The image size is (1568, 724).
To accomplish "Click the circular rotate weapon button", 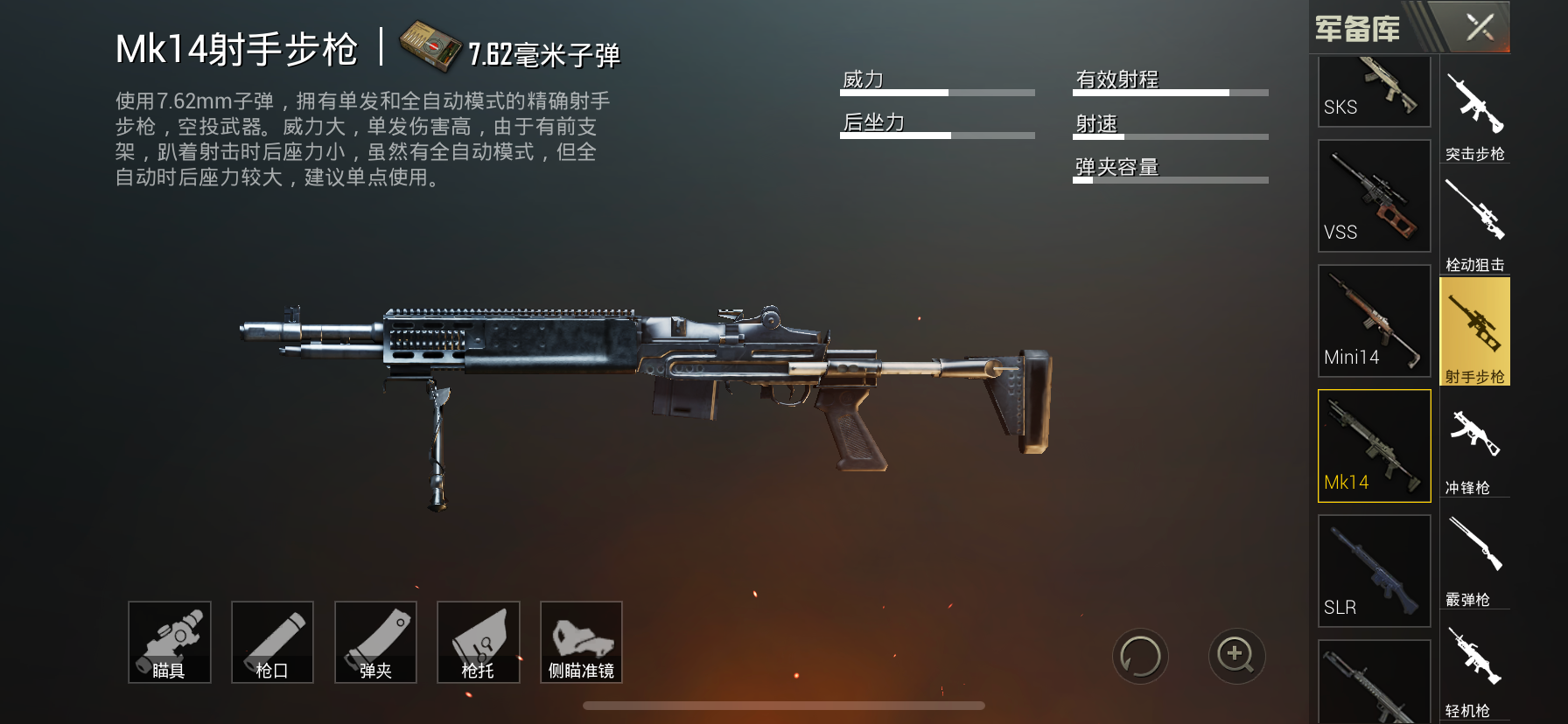I will (x=1140, y=656).
